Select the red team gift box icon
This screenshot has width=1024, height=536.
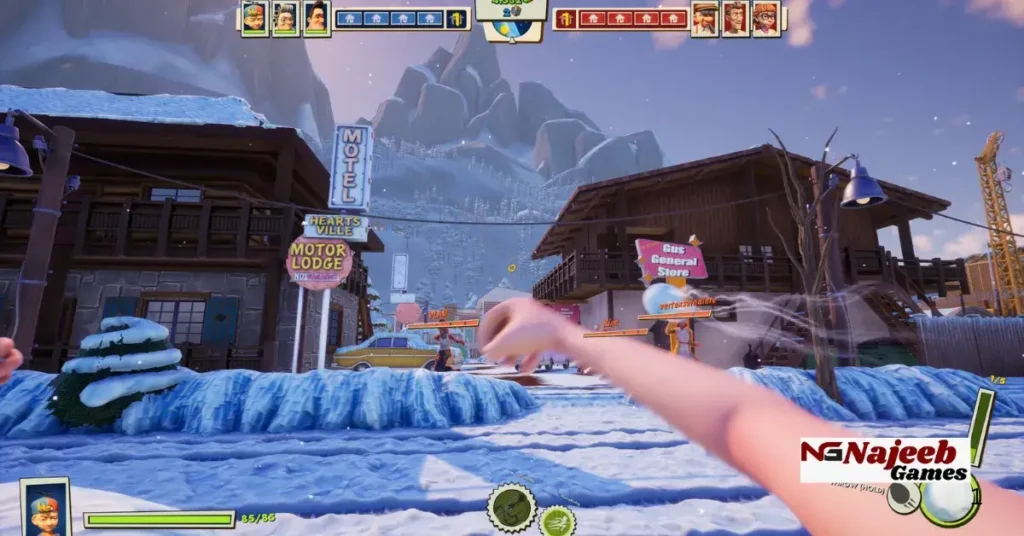566,18
